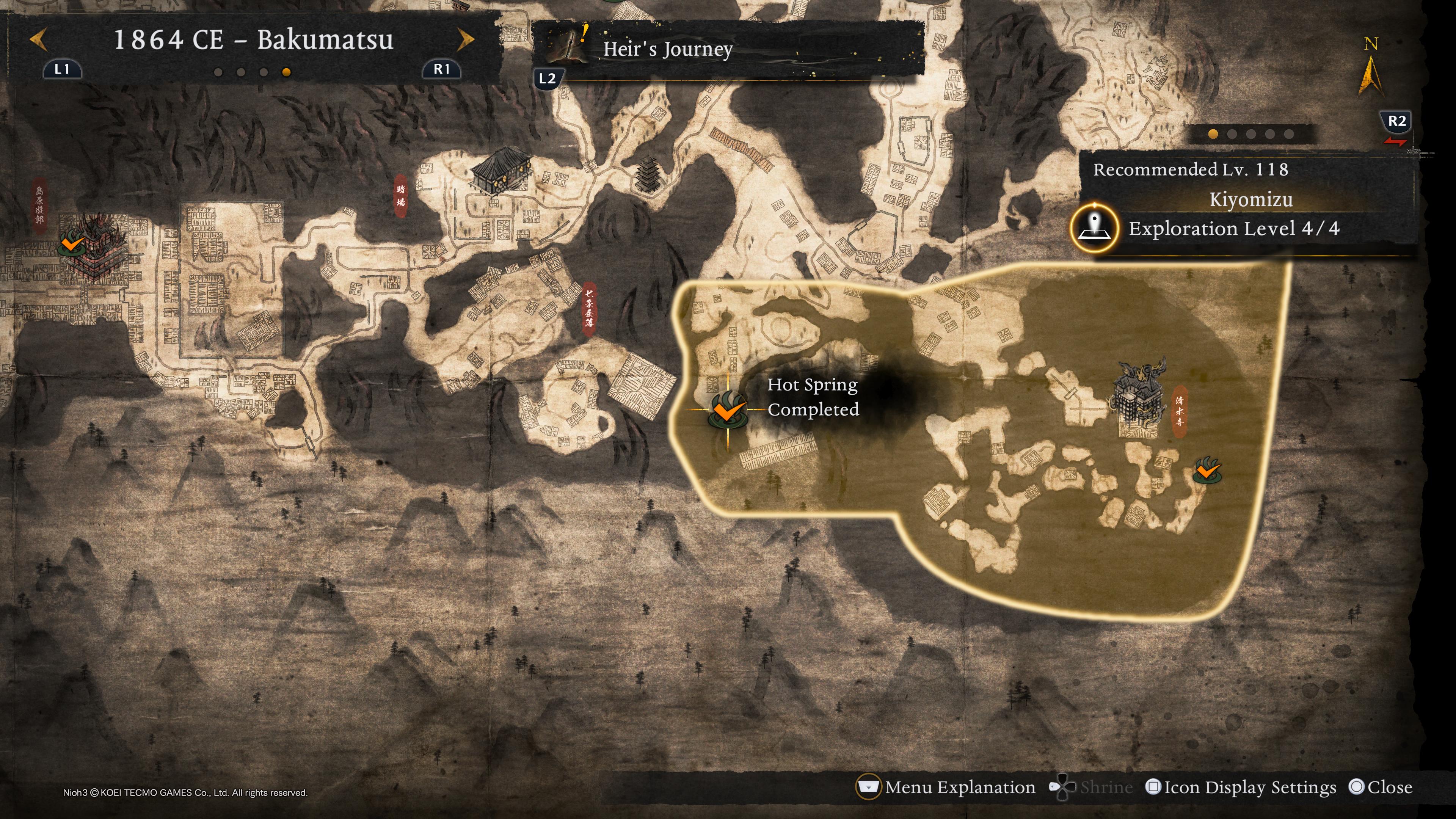Click the Exploration Level location pin icon
The height and width of the screenshot is (819, 1456).
pos(1094,228)
